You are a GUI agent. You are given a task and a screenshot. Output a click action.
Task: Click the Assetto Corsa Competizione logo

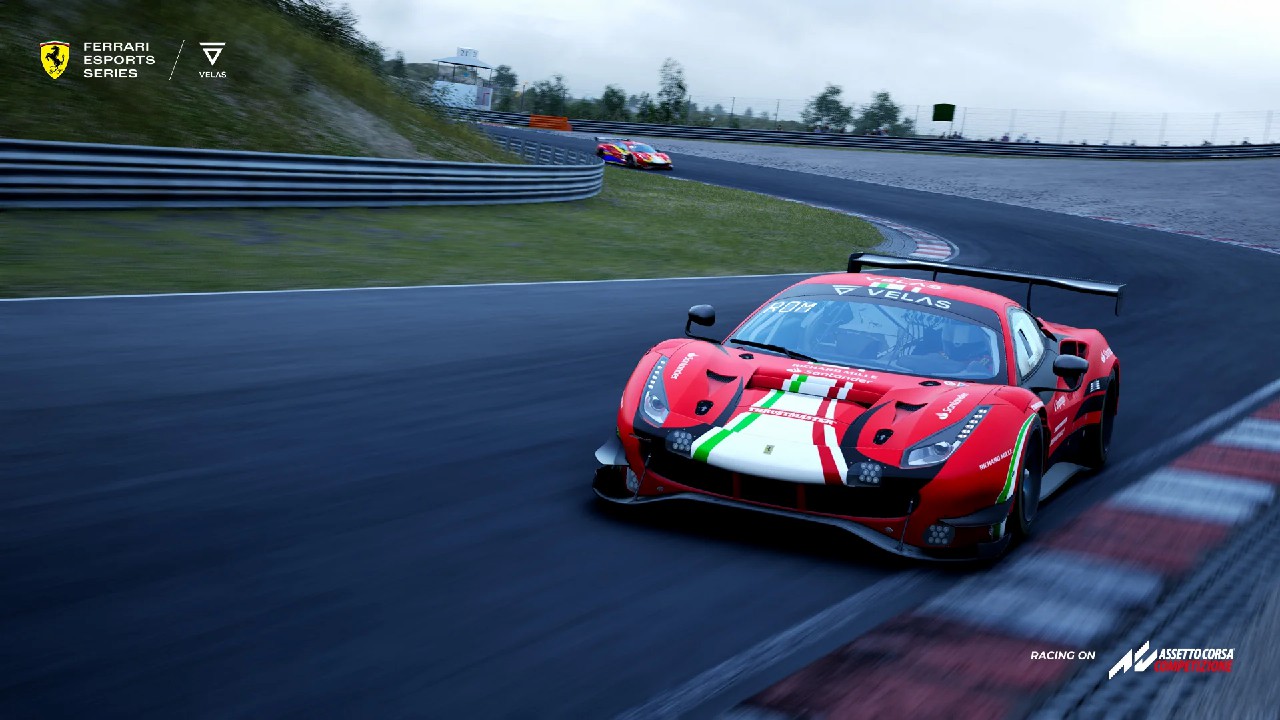pos(1171,659)
